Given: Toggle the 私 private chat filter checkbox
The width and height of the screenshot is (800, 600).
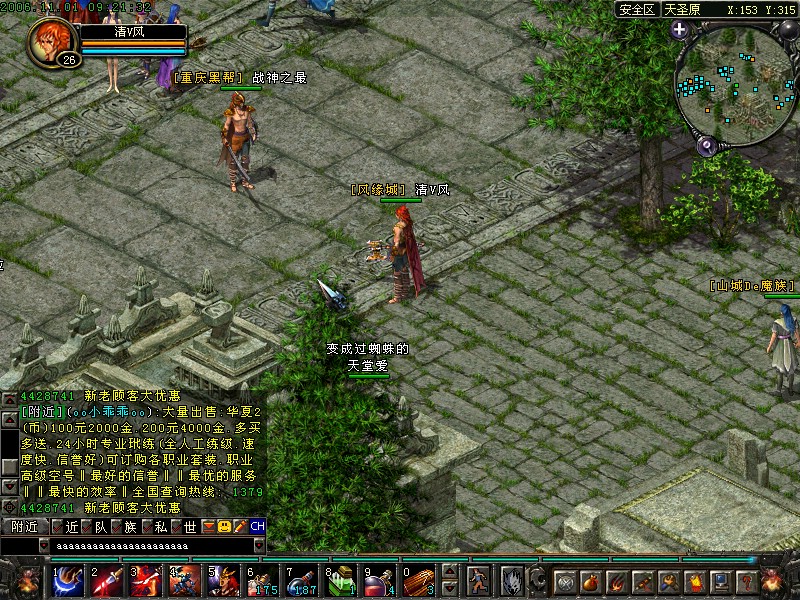Looking at the screenshot, I should tap(146, 526).
